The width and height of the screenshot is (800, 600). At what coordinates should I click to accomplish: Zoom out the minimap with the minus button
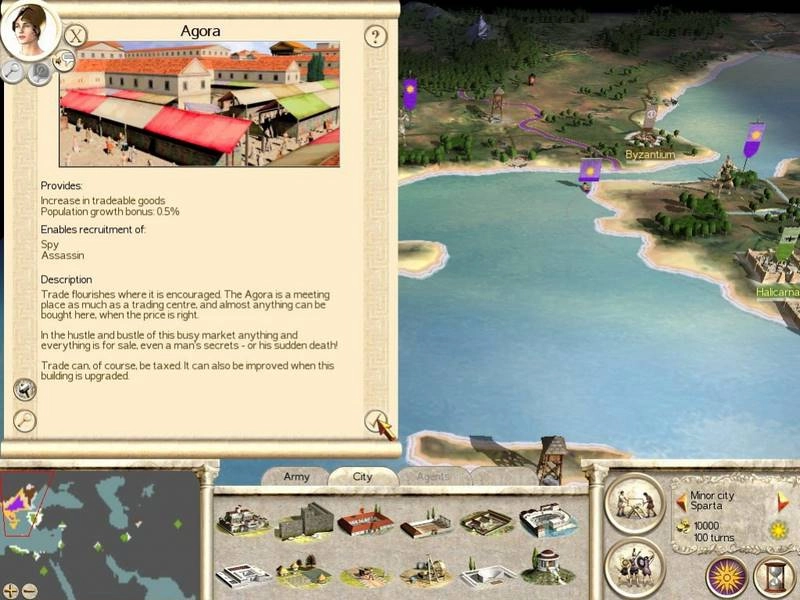[x=29, y=590]
